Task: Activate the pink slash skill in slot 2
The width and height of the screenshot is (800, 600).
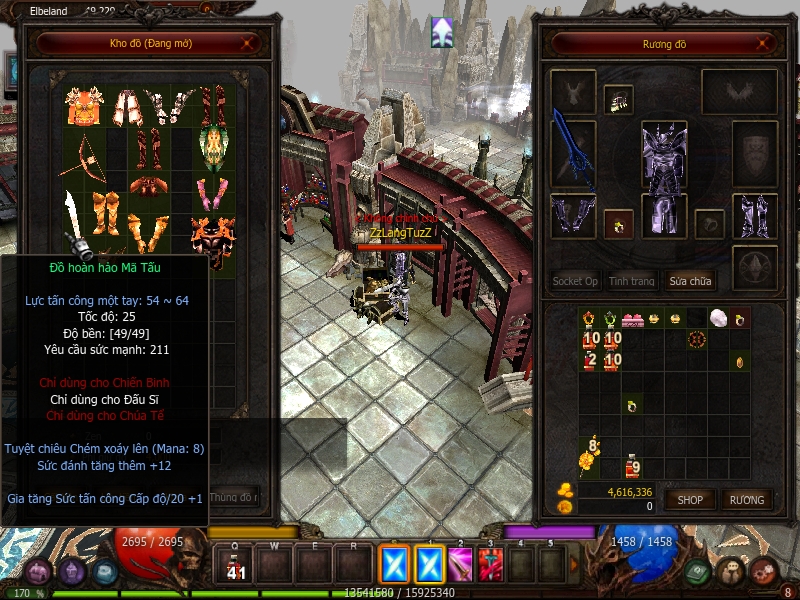Action: point(461,565)
